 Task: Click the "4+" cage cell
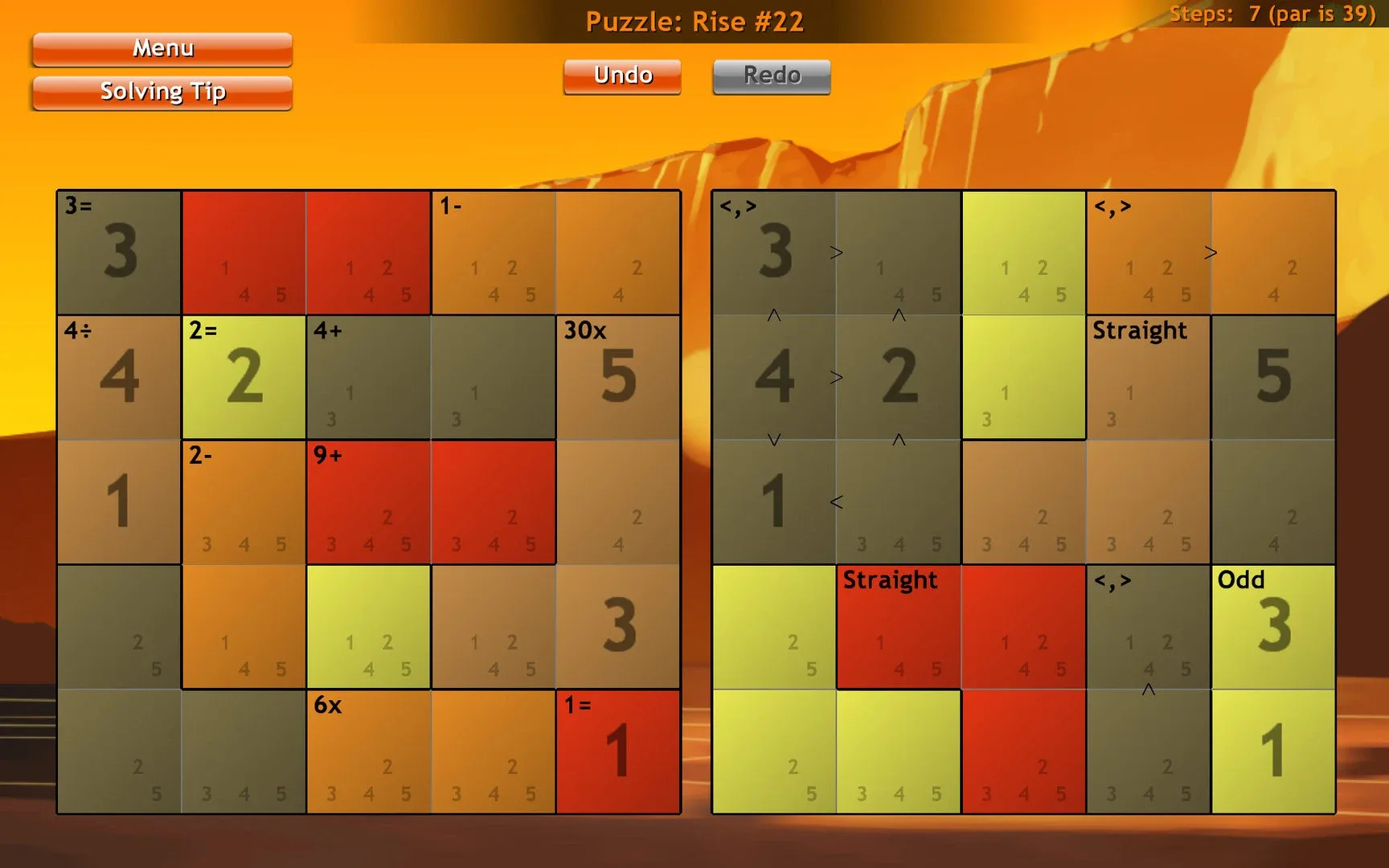[x=368, y=378]
